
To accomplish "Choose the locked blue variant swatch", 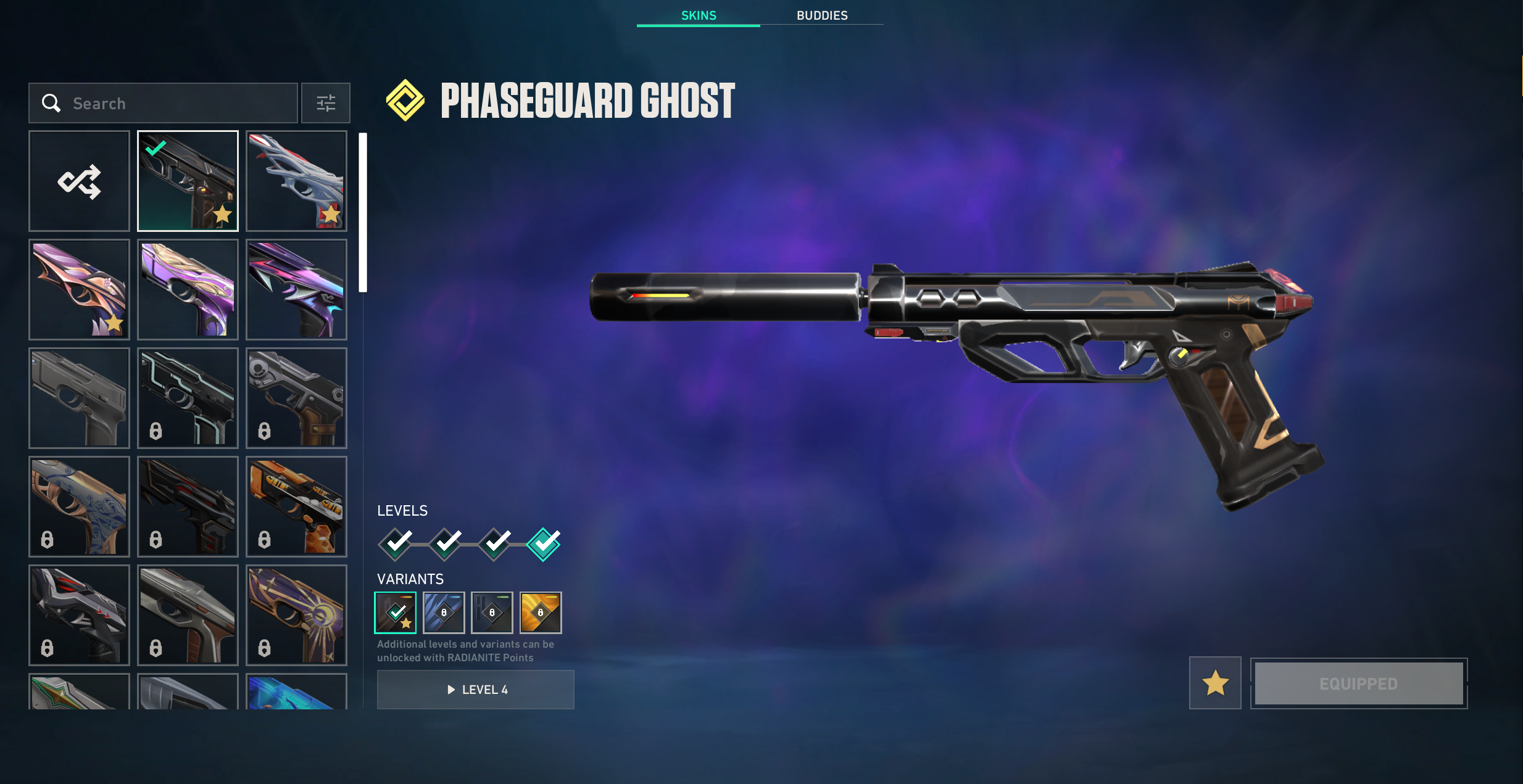I will click(444, 613).
